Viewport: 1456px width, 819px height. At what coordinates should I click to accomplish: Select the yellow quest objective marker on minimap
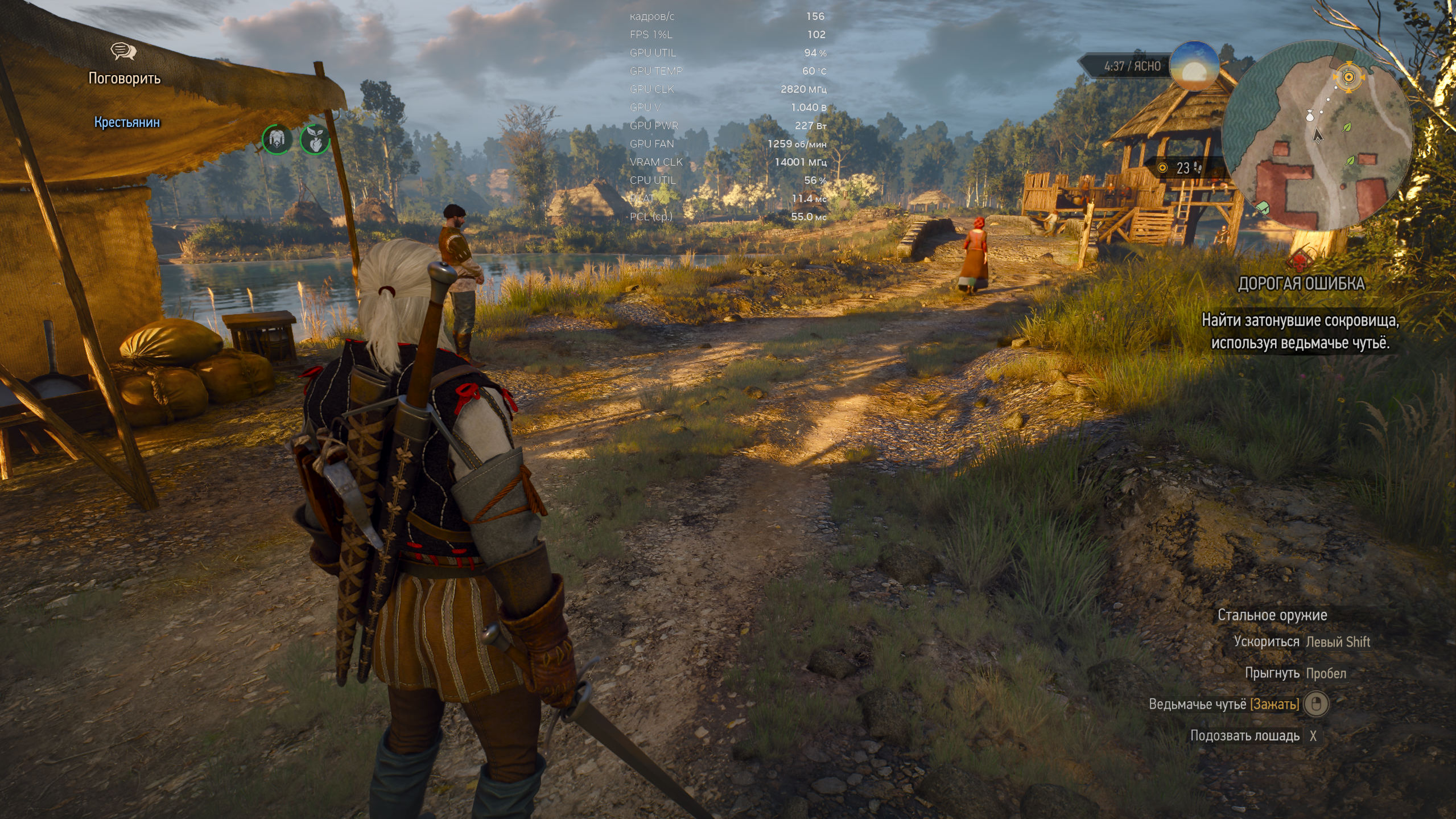pos(1348,76)
